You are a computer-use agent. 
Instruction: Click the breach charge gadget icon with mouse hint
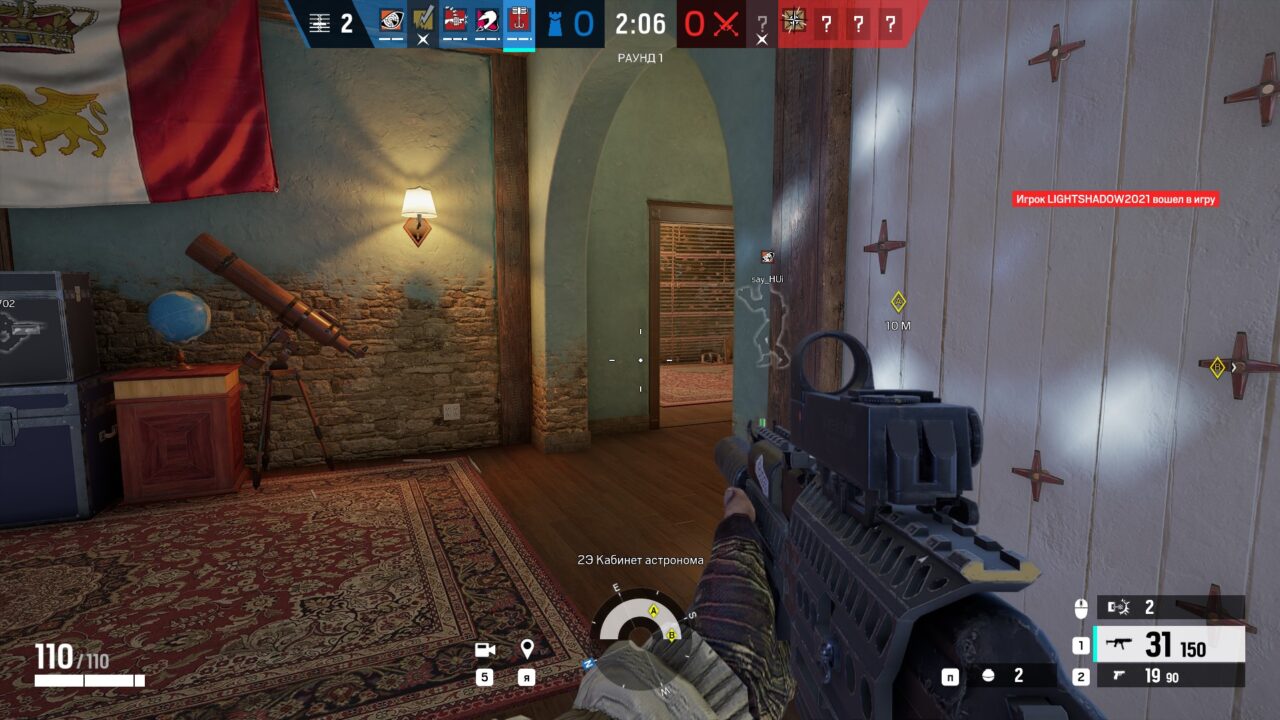tap(1120, 605)
